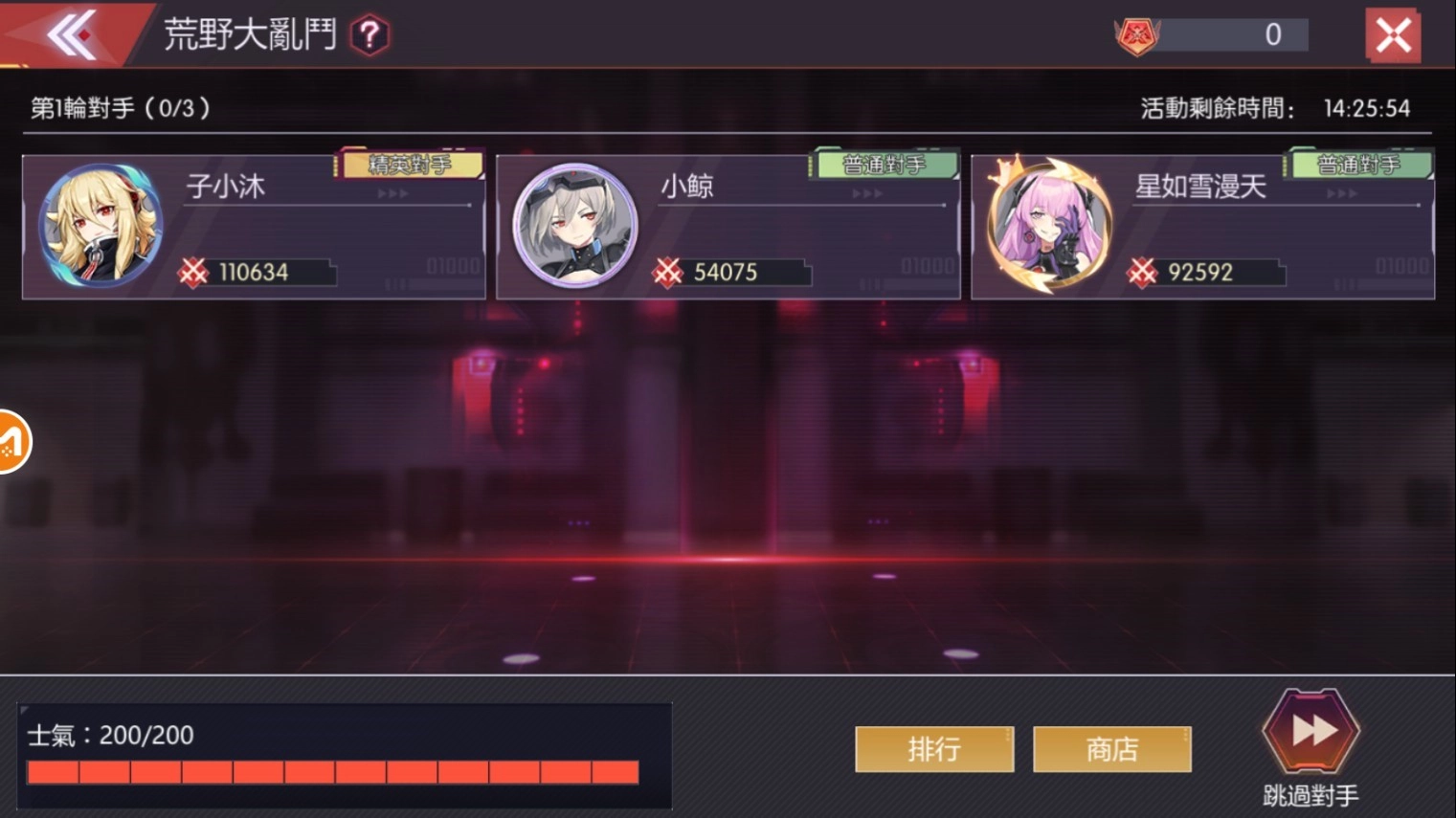
Task: Tap 子小沐's circular avatar portrait
Action: click(x=100, y=225)
